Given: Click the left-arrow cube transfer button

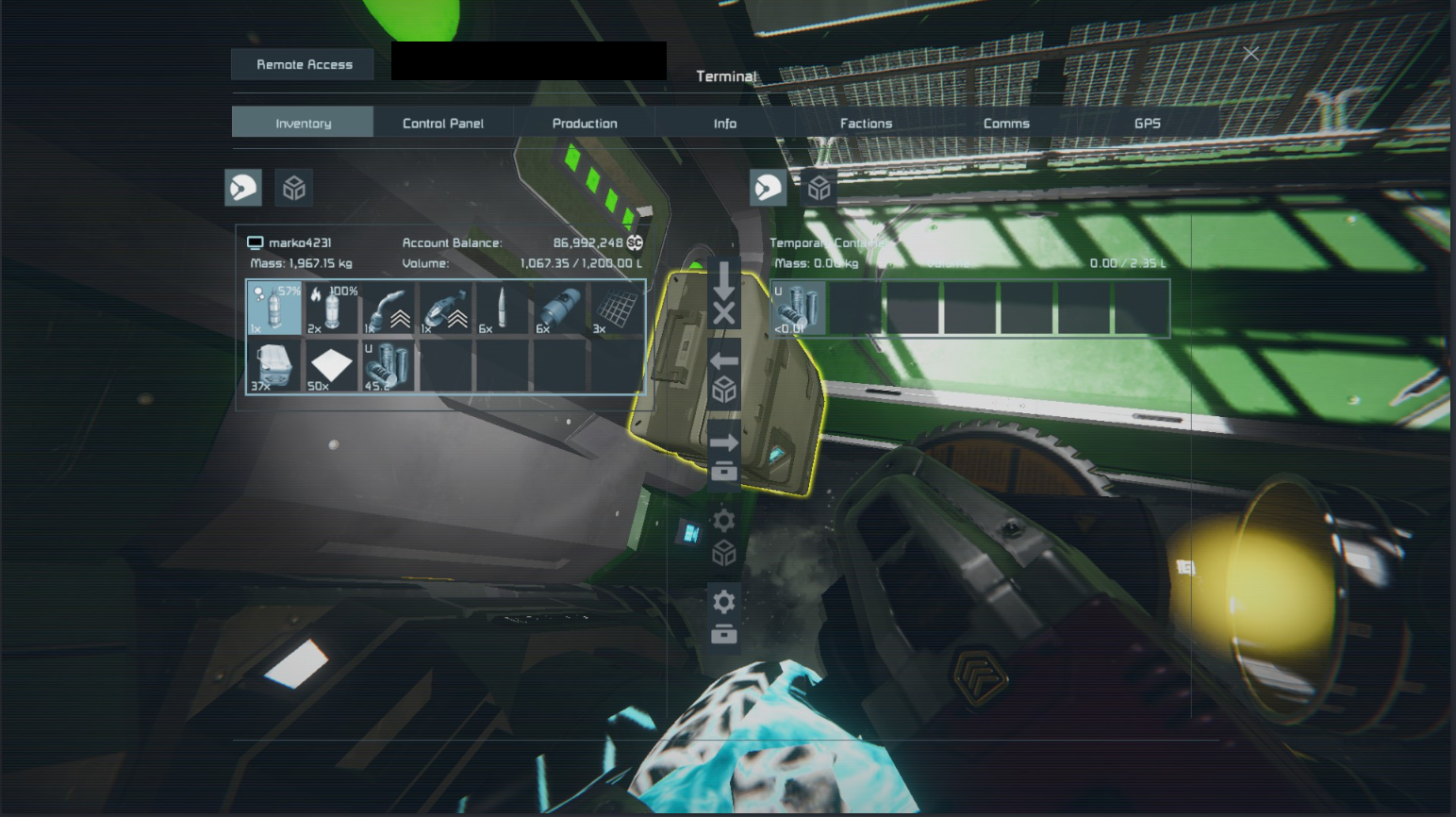Looking at the screenshot, I should tap(723, 376).
